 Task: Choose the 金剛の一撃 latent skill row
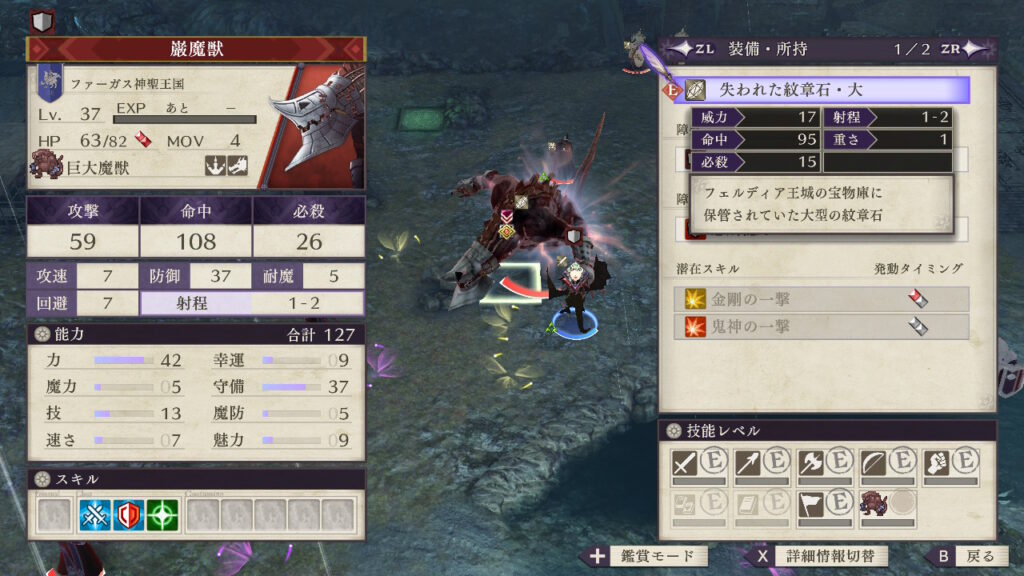[x=820, y=299]
